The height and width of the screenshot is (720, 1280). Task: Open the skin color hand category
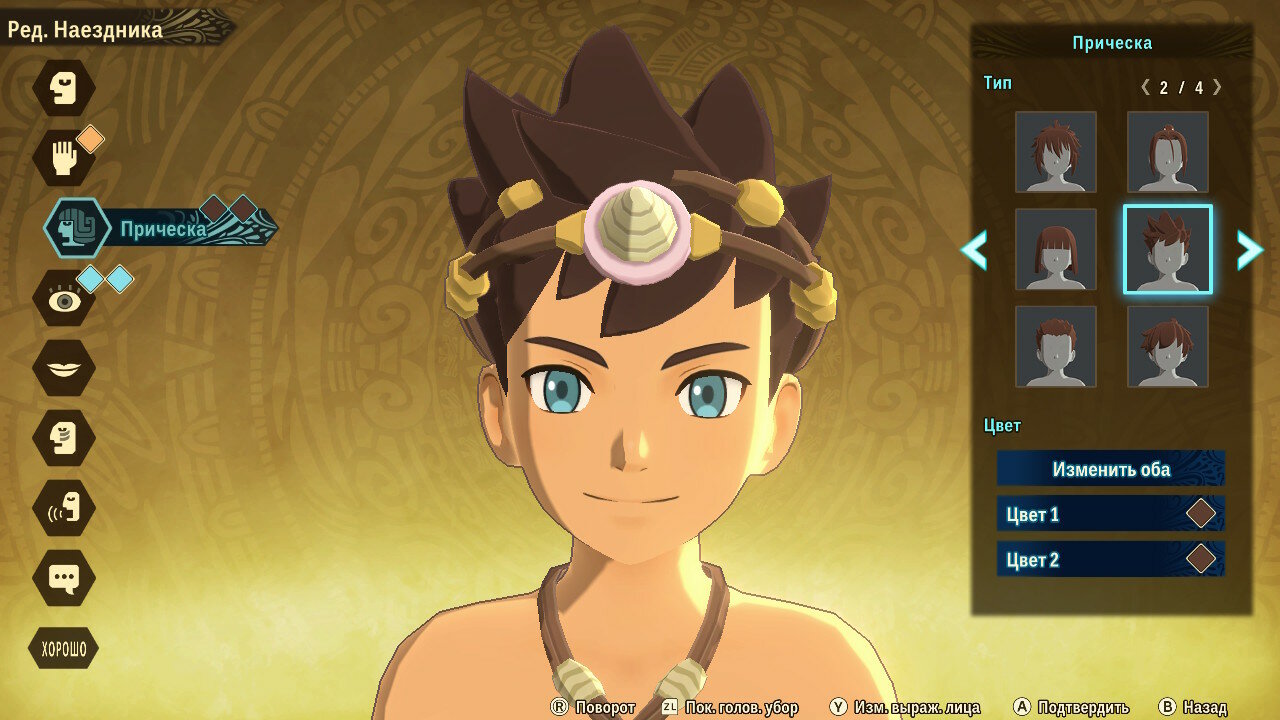[64, 158]
